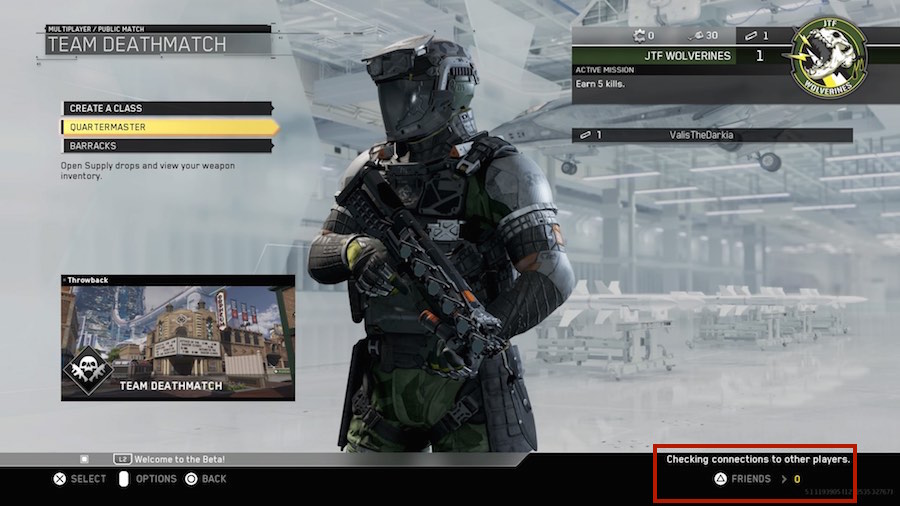Select the Quartermaster menu entry

167,127
